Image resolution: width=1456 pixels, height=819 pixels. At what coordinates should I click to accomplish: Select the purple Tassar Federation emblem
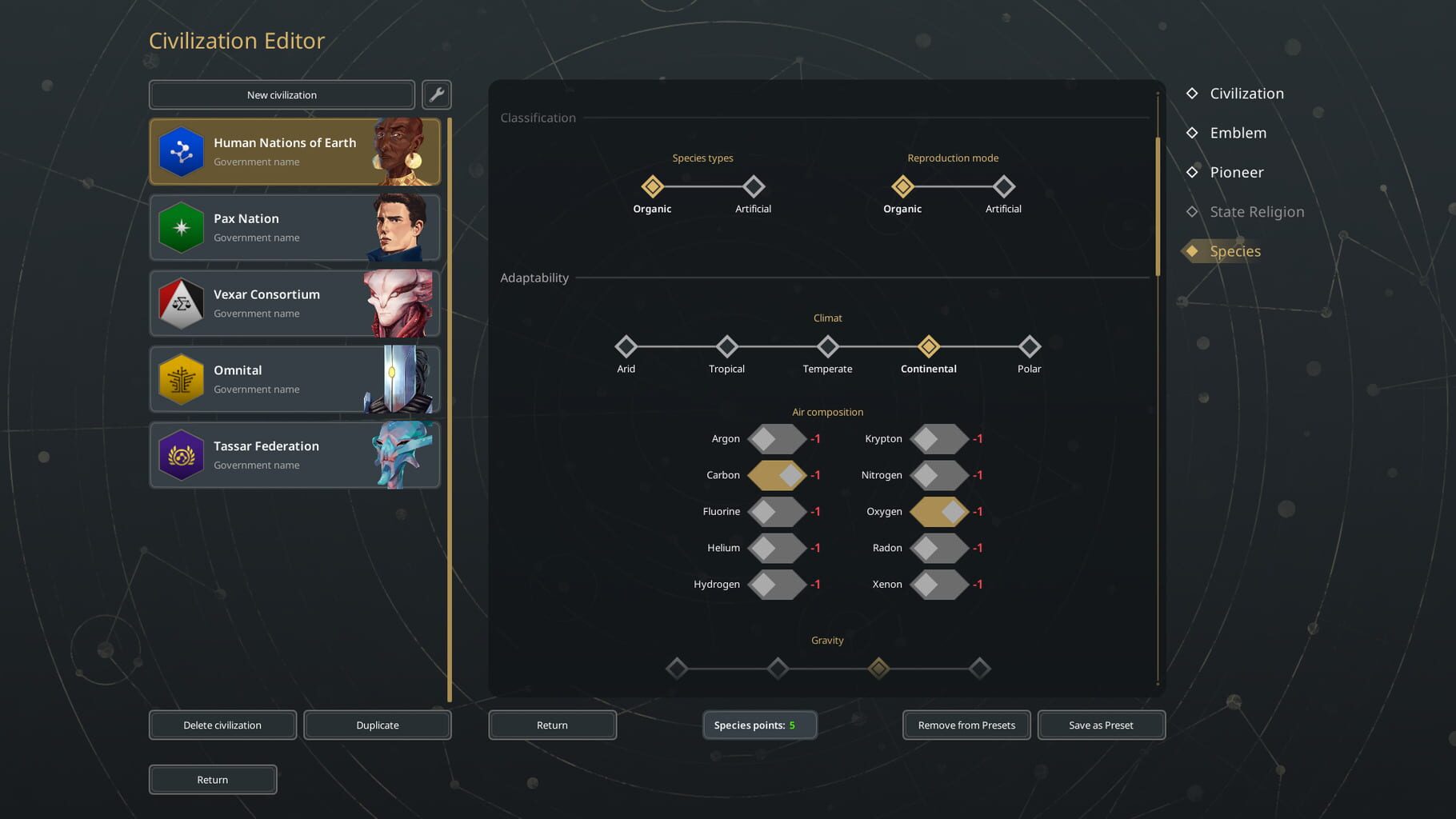click(x=181, y=454)
